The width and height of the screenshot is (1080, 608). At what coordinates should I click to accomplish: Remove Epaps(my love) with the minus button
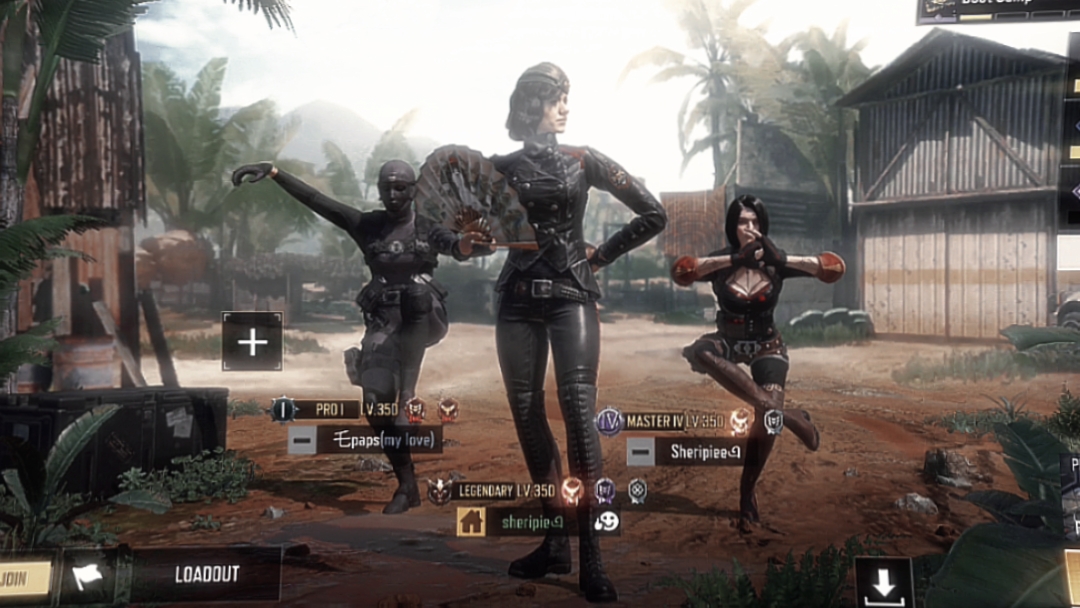pos(302,439)
